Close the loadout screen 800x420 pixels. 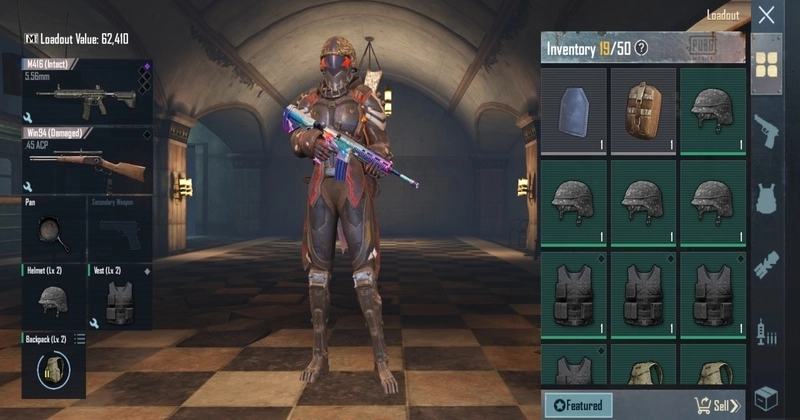point(766,15)
